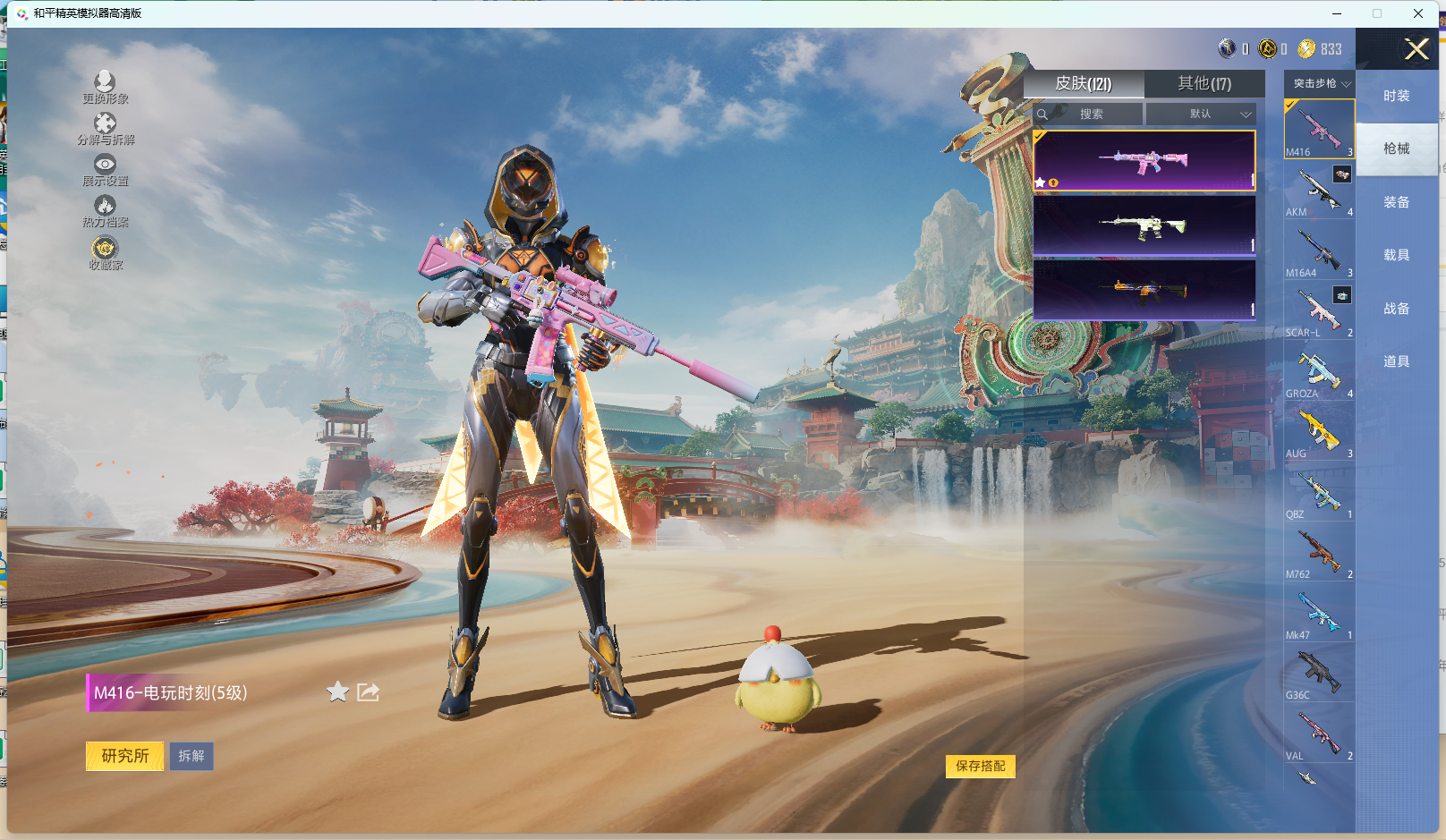
Task: Pick the GROZA weapon entry
Action: point(1319,372)
